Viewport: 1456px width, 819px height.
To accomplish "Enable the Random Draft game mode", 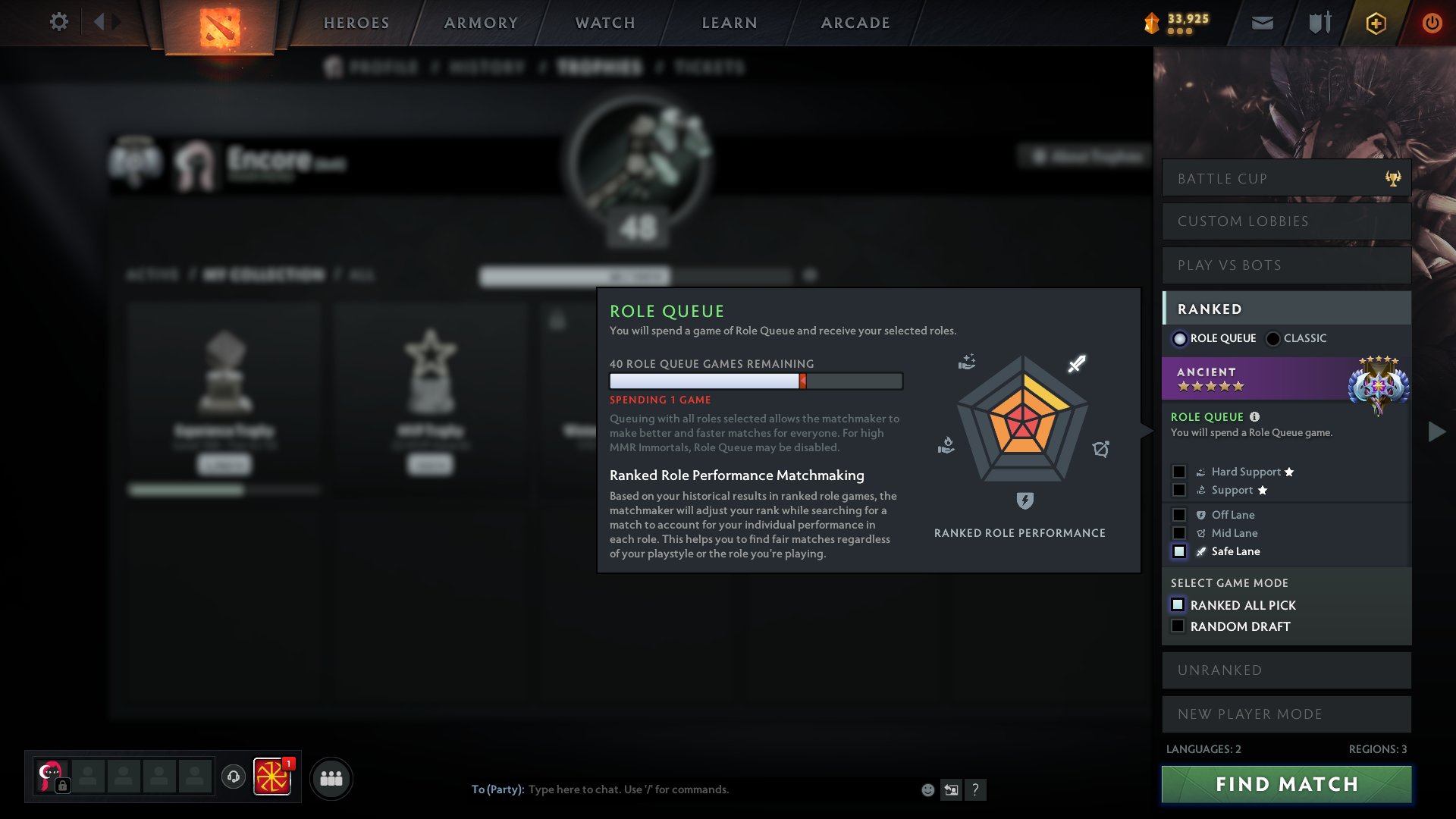I will 1178,626.
